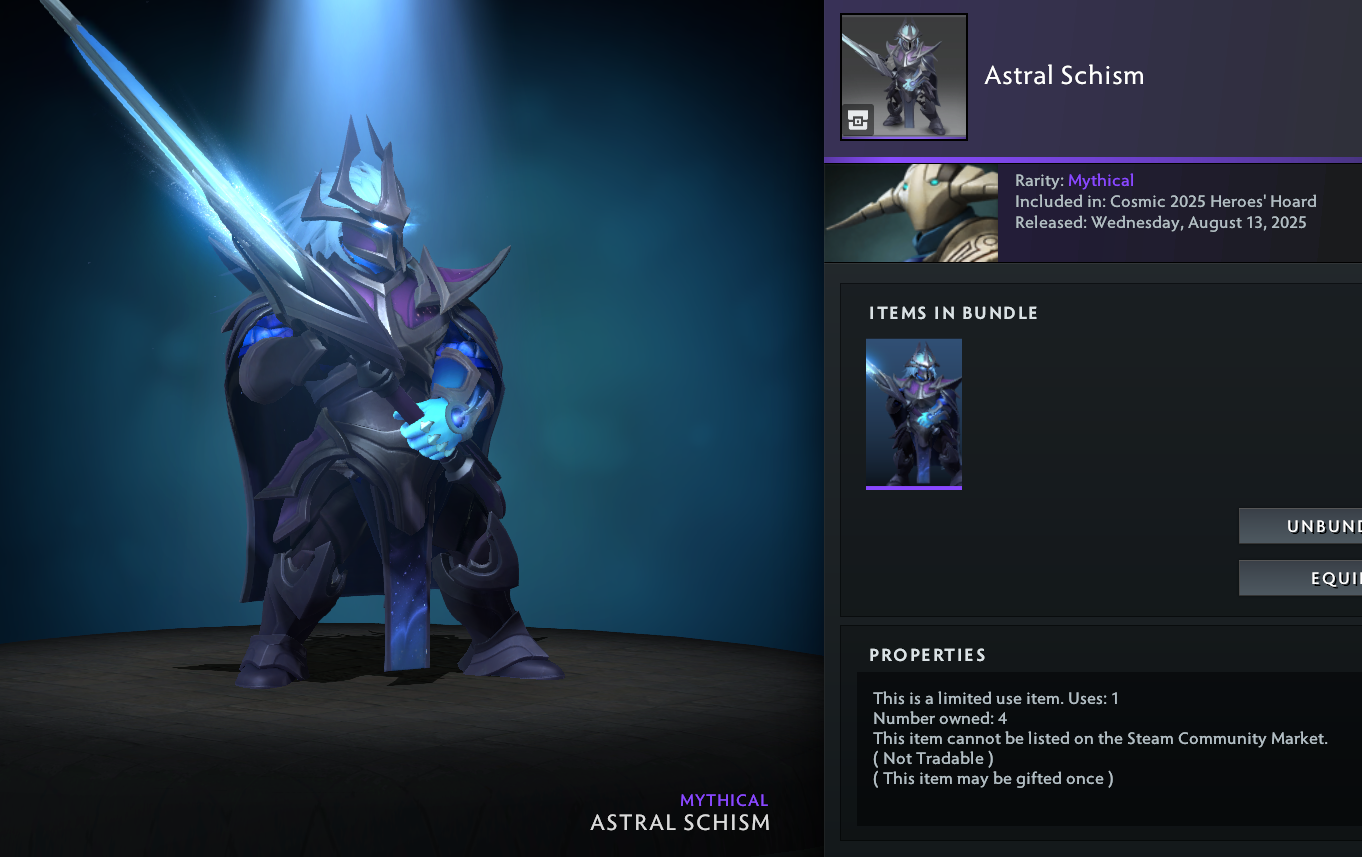Viewport: 1362px width, 857px height.
Task: Equip the Astral Schism set
Action: (1301, 578)
